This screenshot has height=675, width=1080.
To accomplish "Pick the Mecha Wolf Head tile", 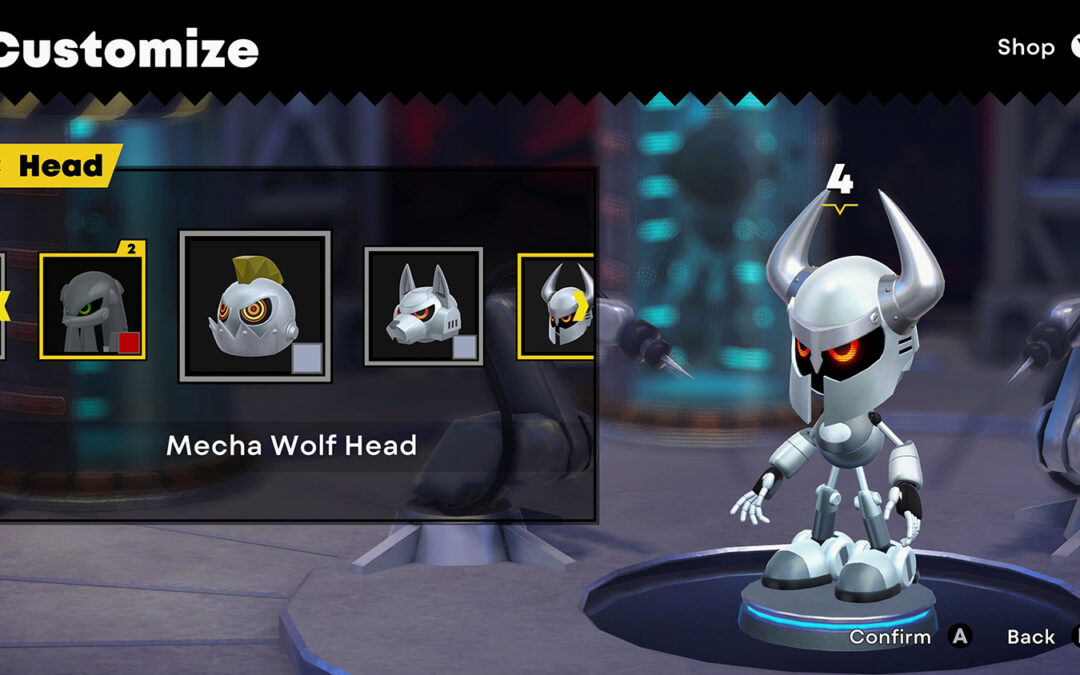I will tap(423, 305).
